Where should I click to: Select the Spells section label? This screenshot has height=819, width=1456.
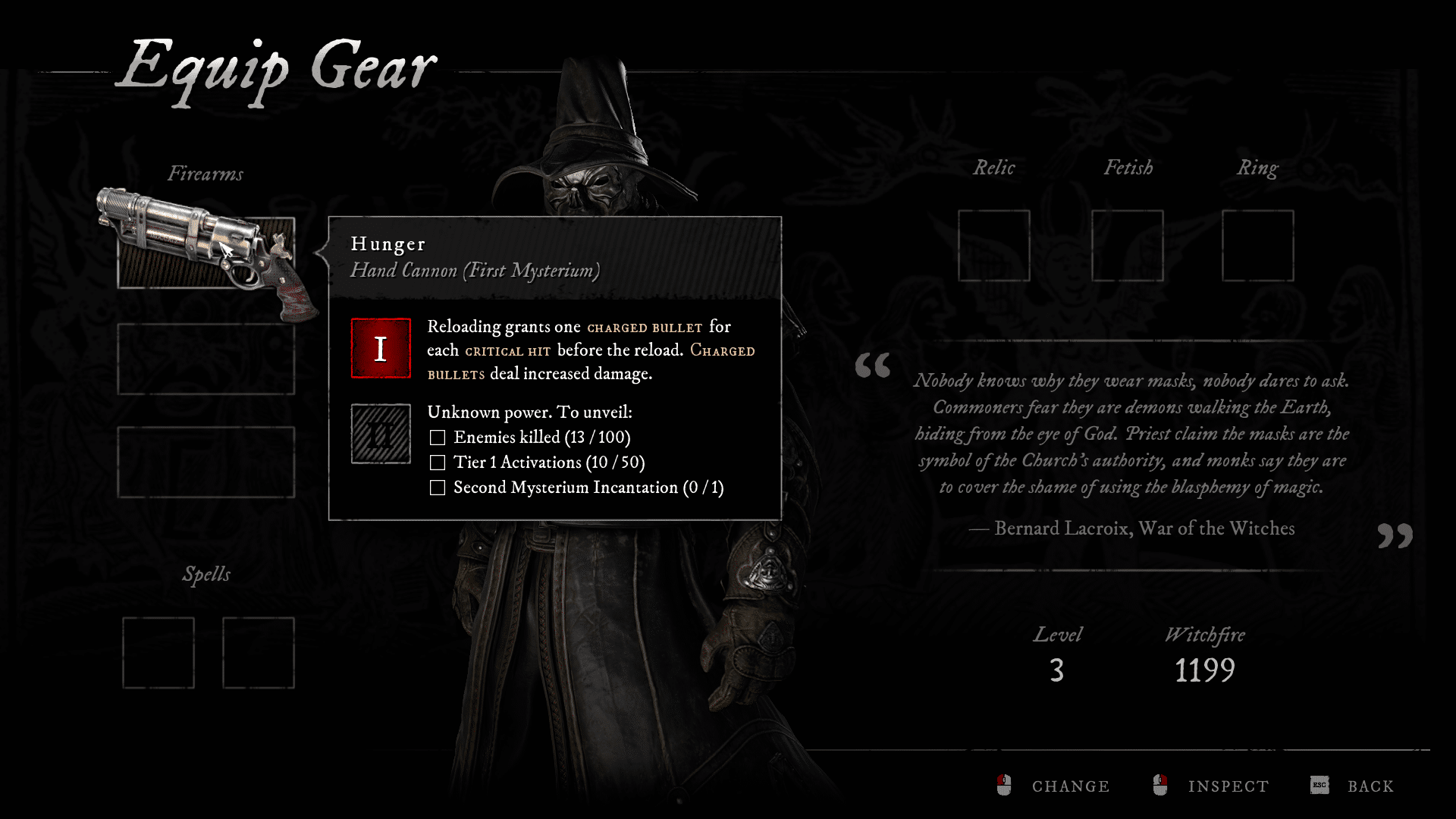coord(205,574)
